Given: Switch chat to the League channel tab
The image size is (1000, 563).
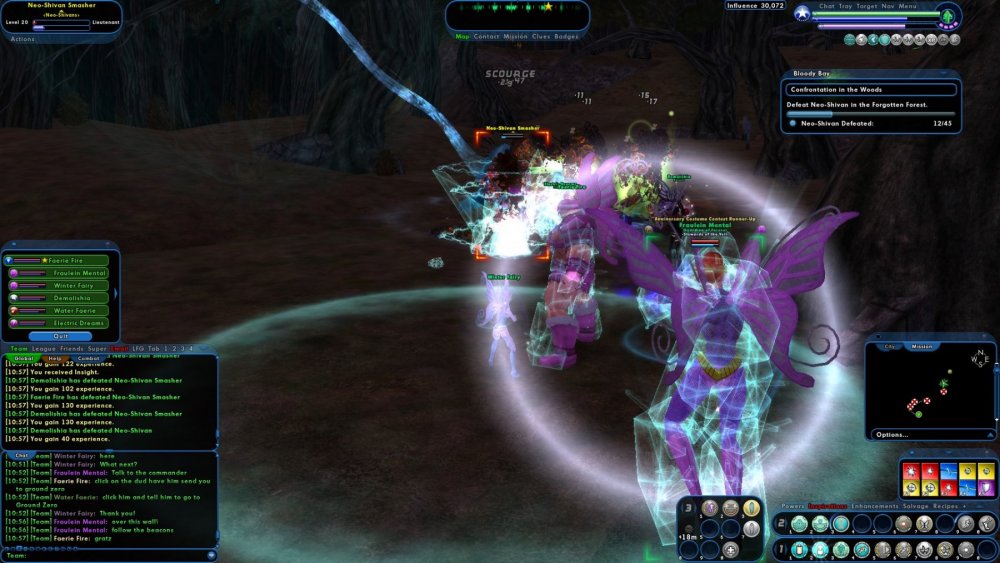Looking at the screenshot, I should pos(44,348).
